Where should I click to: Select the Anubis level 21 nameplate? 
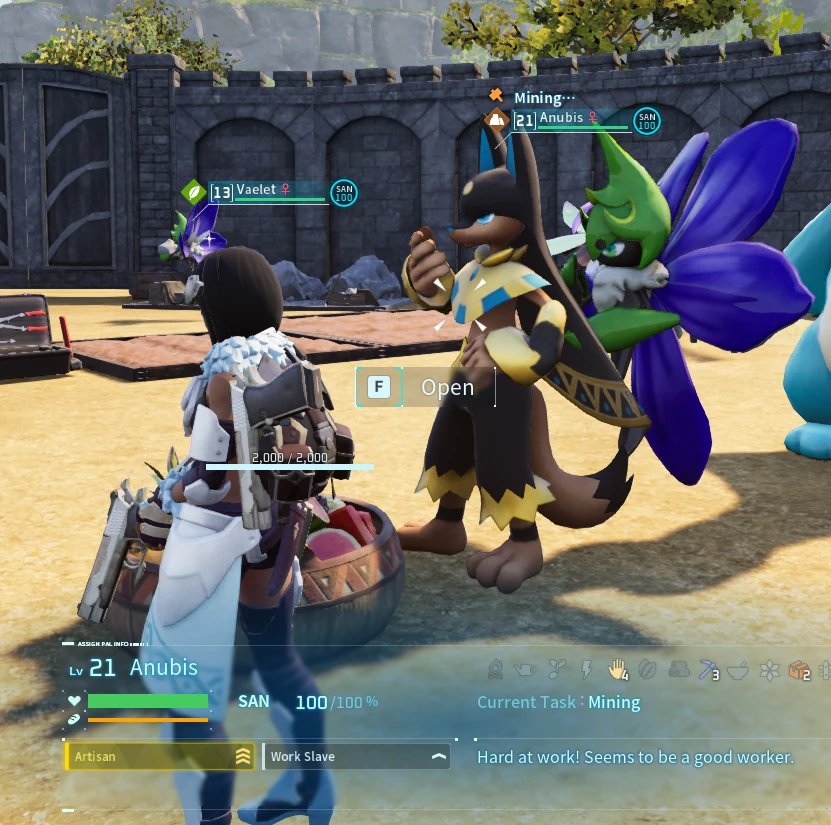[x=570, y=120]
